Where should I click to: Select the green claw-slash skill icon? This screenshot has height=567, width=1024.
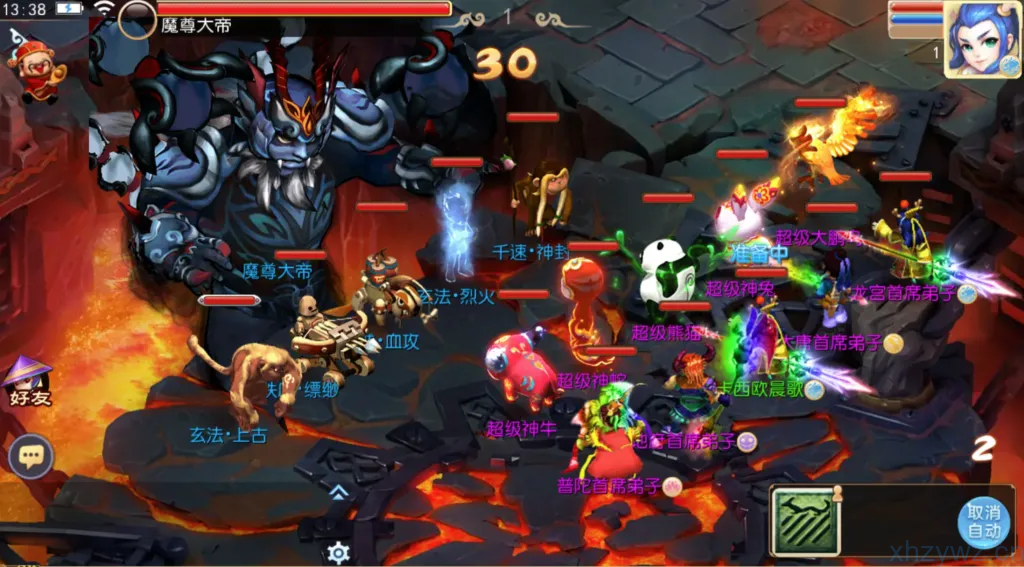click(x=804, y=521)
